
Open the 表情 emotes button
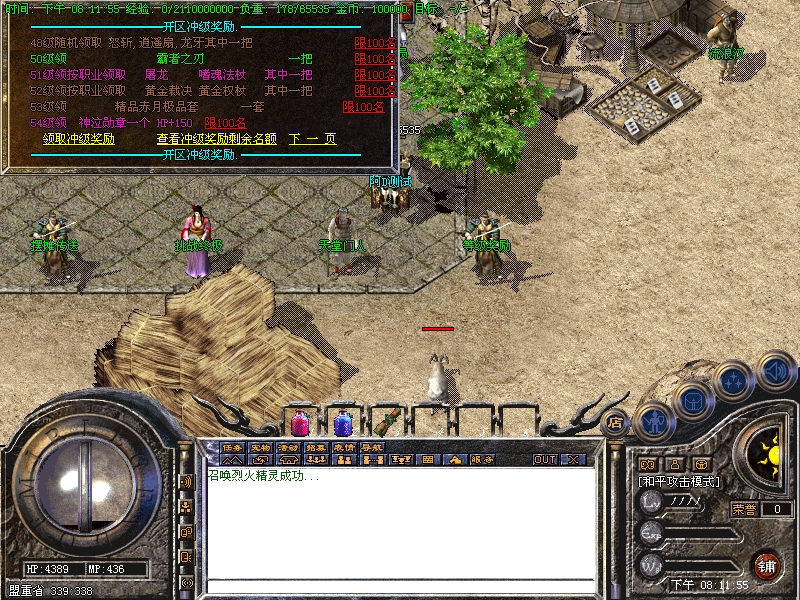[x=344, y=447]
